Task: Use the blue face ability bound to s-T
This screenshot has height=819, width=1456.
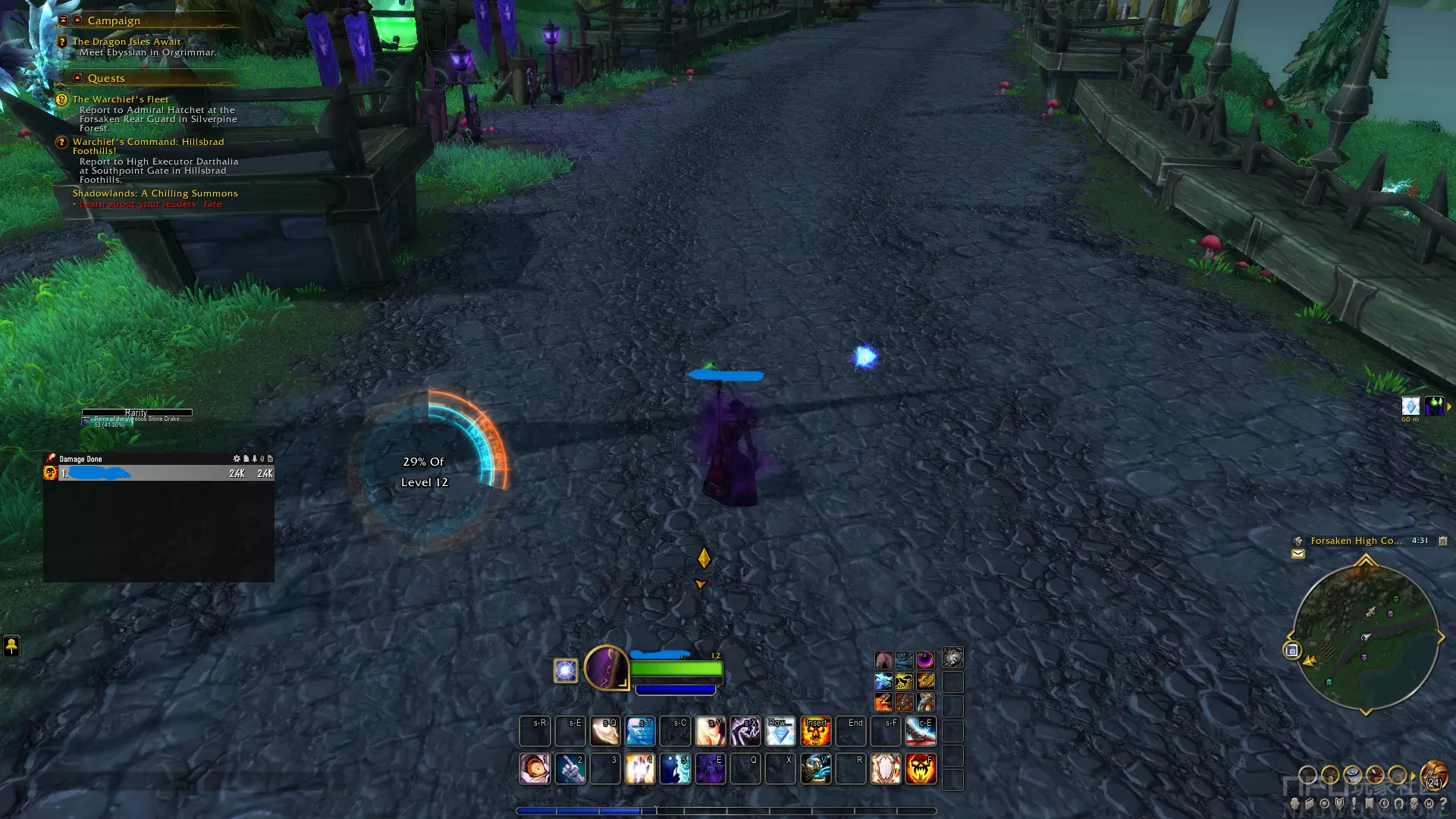Action: tap(640, 731)
